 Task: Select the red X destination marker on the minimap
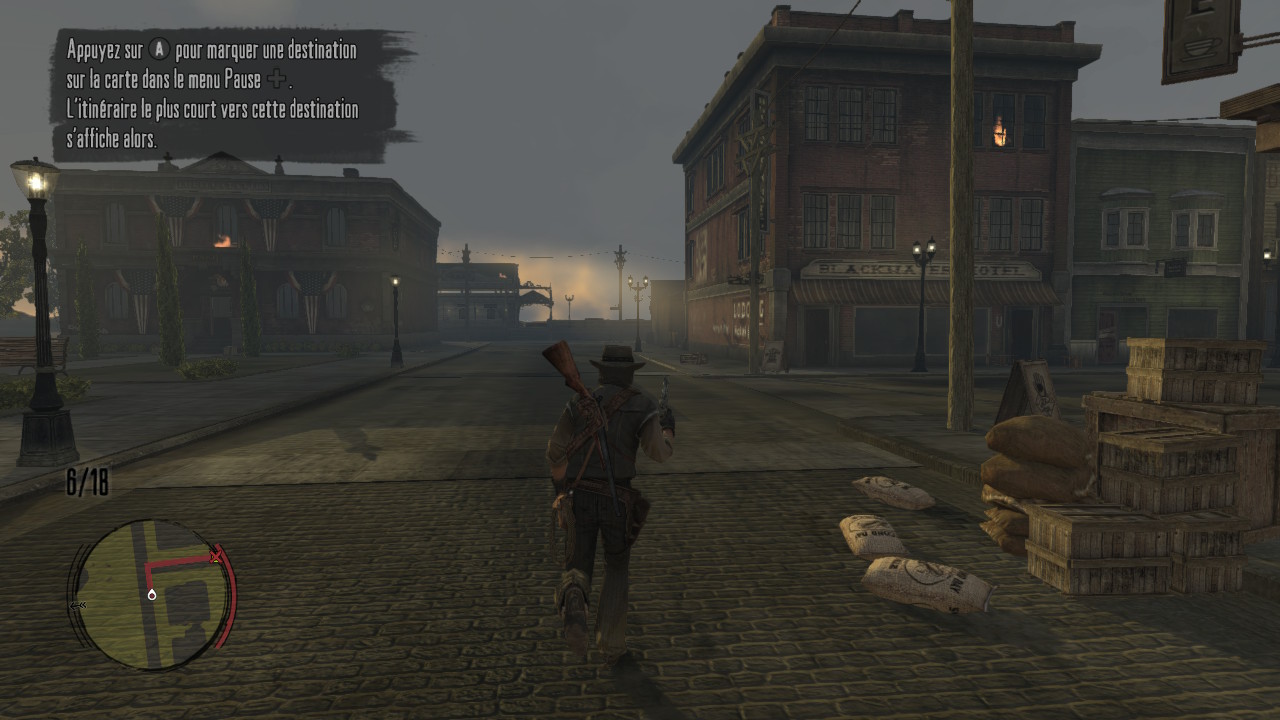tap(217, 556)
